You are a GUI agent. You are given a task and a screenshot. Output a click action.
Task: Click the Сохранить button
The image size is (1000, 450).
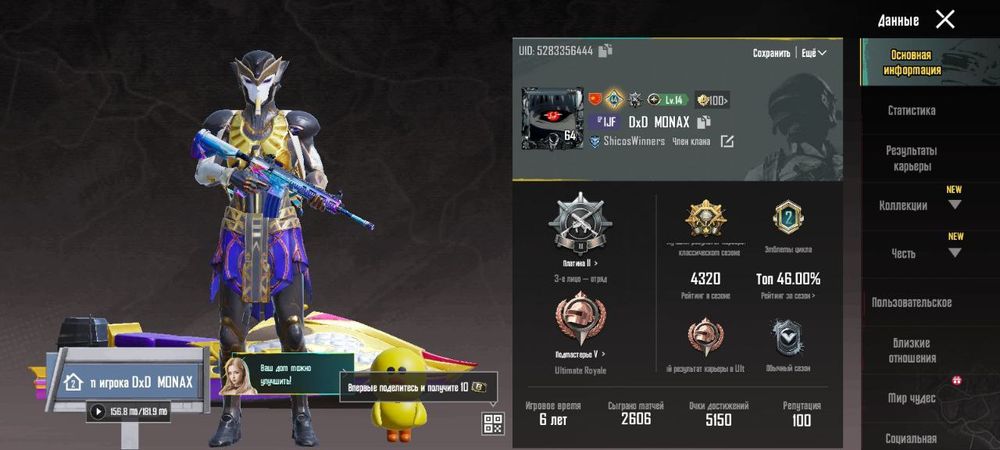click(771, 53)
